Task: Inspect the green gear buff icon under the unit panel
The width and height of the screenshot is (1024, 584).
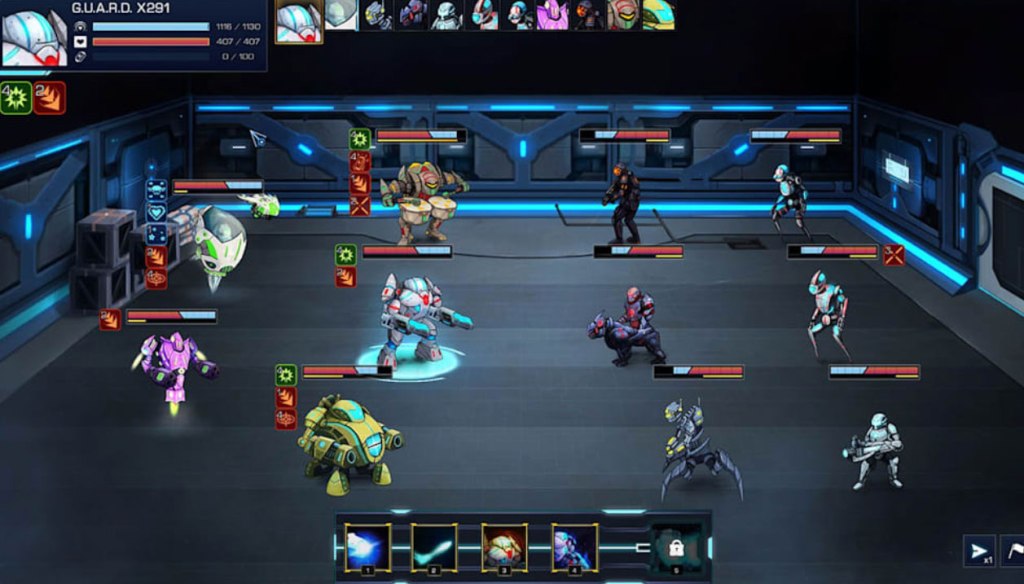Action: 15,98
